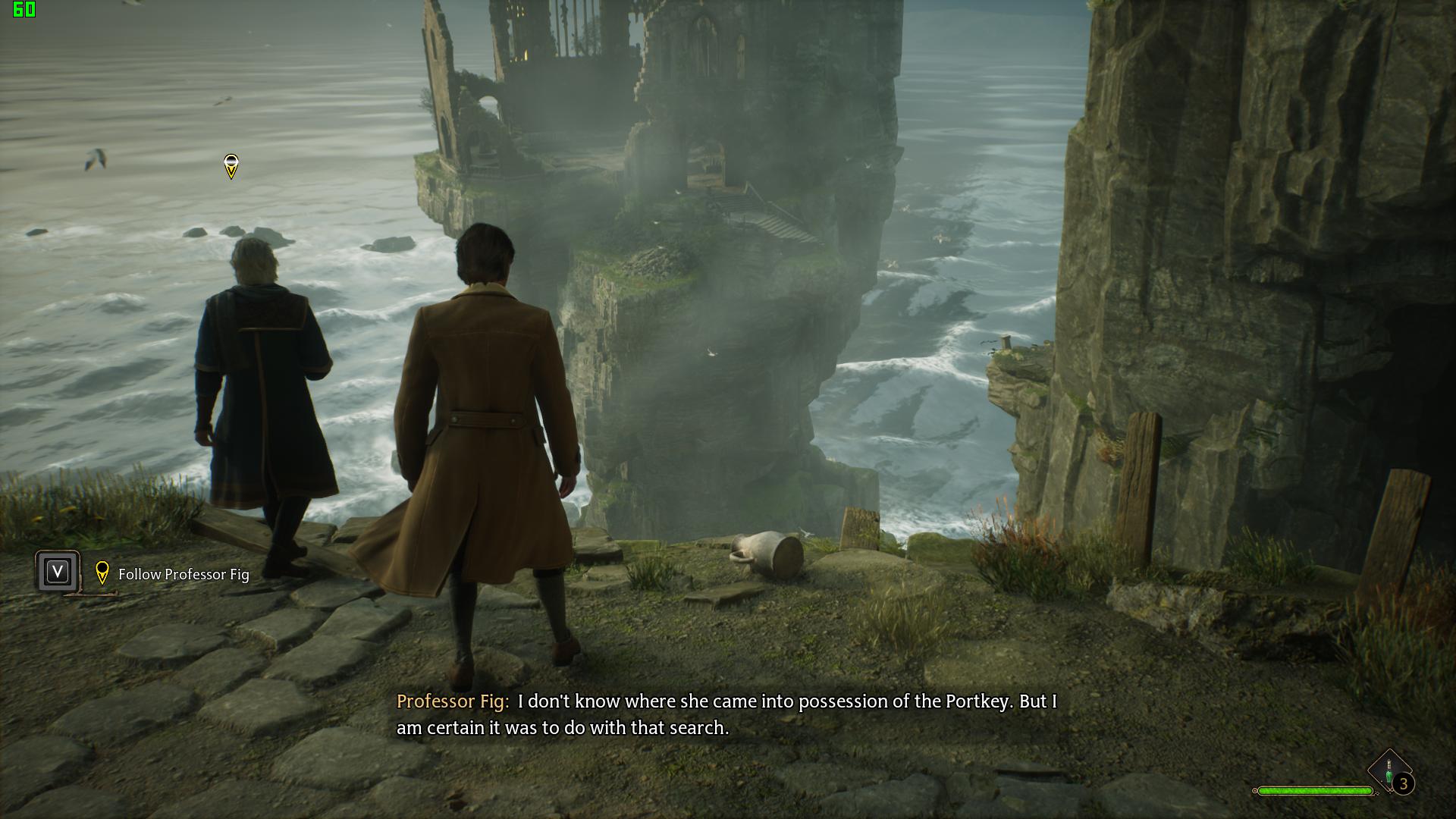The height and width of the screenshot is (819, 1456).
Task: Click the yellow quest waypoint marker
Action: coord(231,166)
